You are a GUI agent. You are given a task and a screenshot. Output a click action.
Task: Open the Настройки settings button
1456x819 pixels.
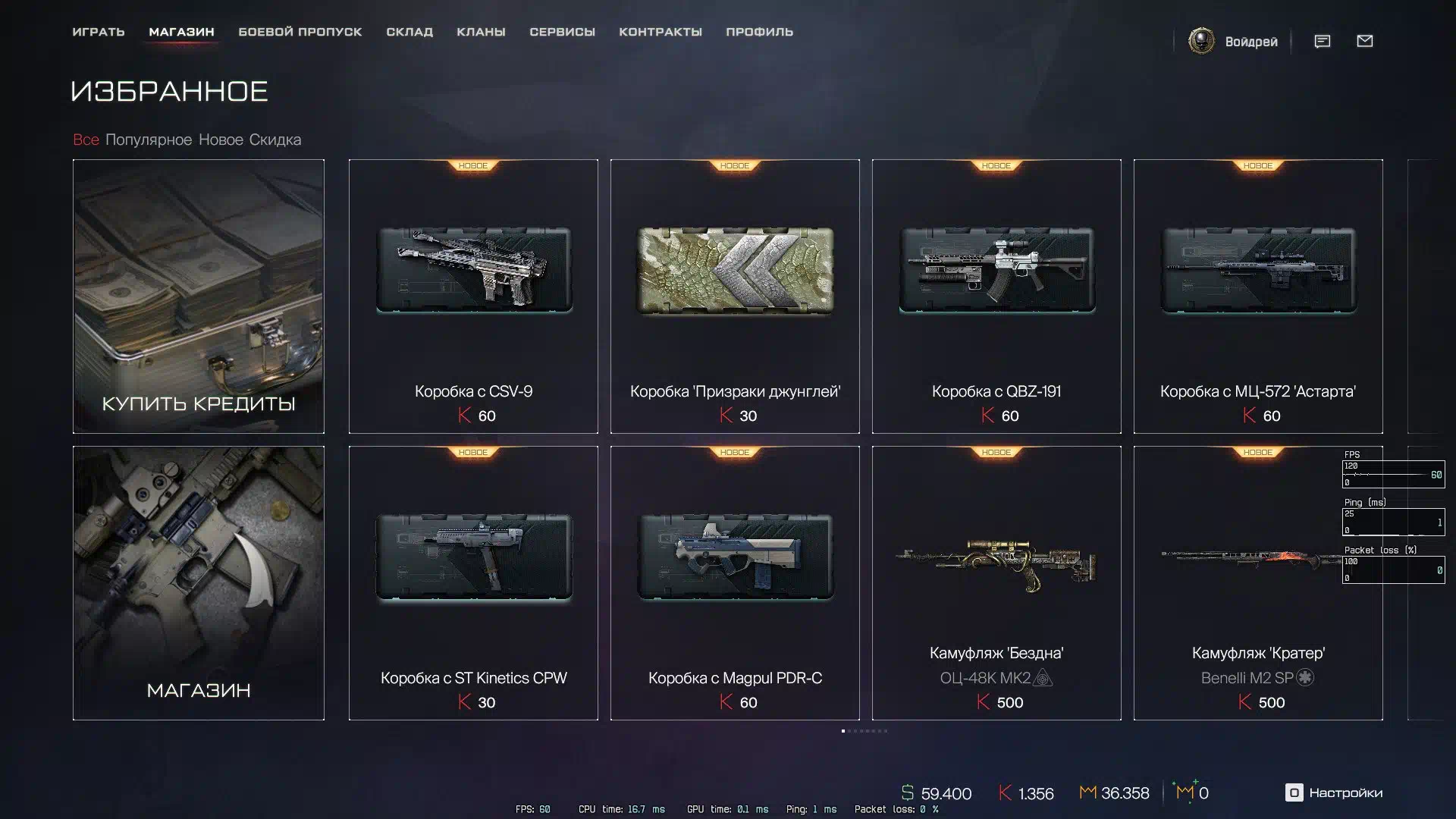1334,792
